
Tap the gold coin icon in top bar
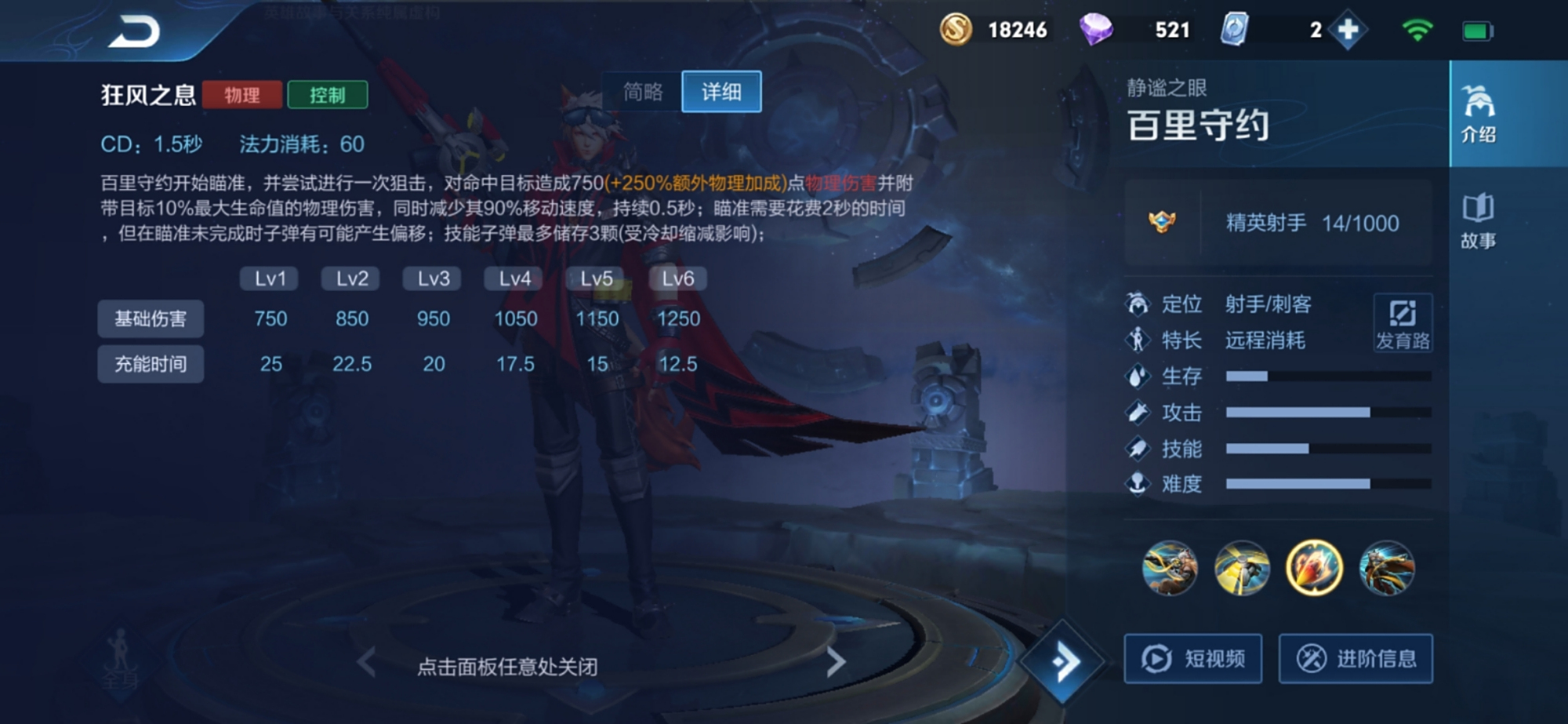click(x=955, y=30)
